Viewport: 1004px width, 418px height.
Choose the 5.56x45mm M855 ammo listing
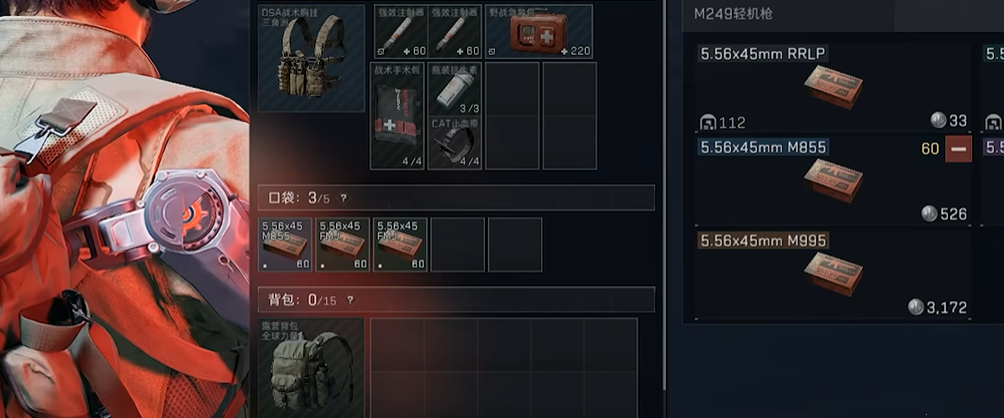[x=832, y=181]
